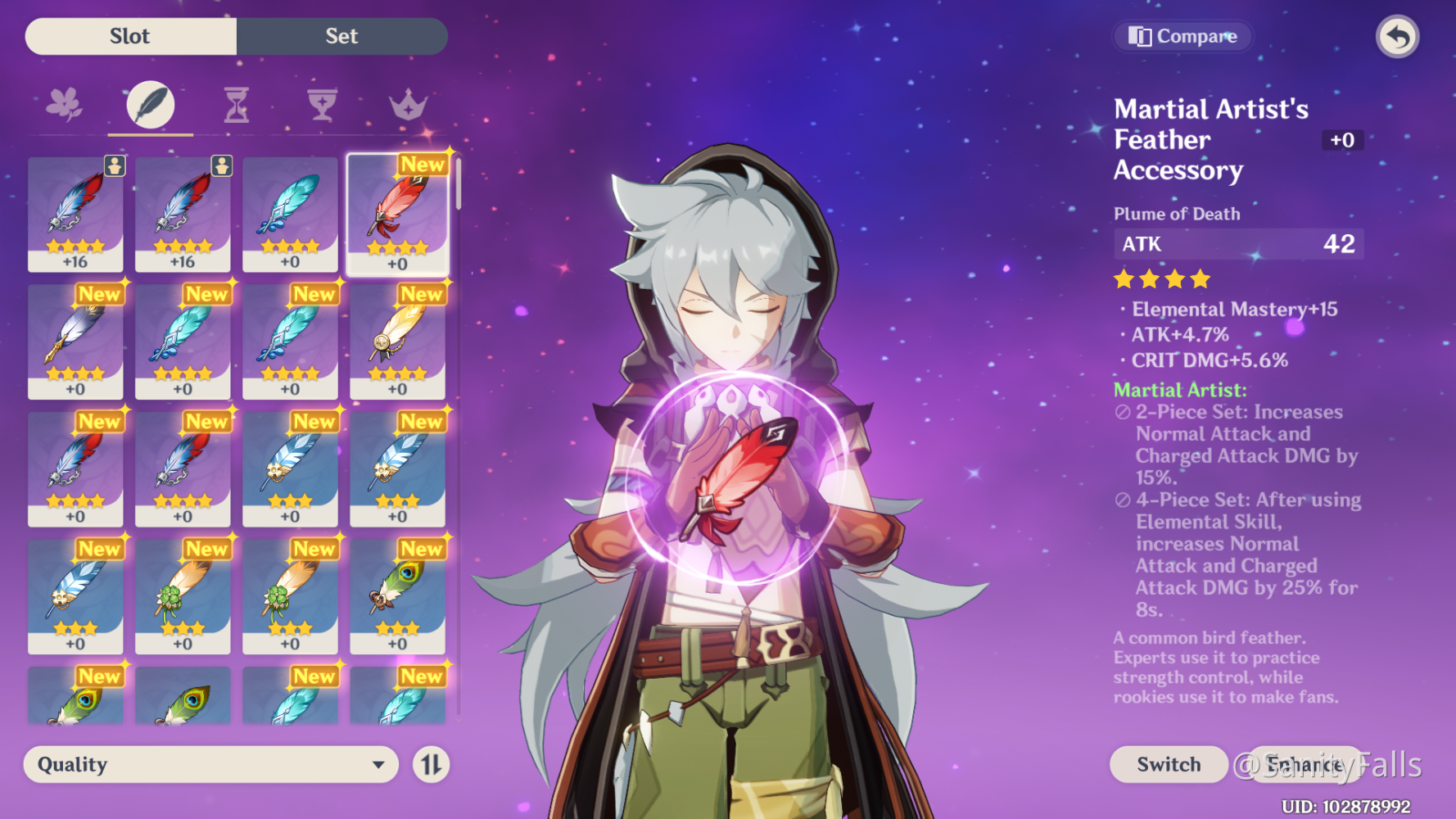1456x819 pixels.
Task: Go back with the return arrow
Action: pos(1397,37)
